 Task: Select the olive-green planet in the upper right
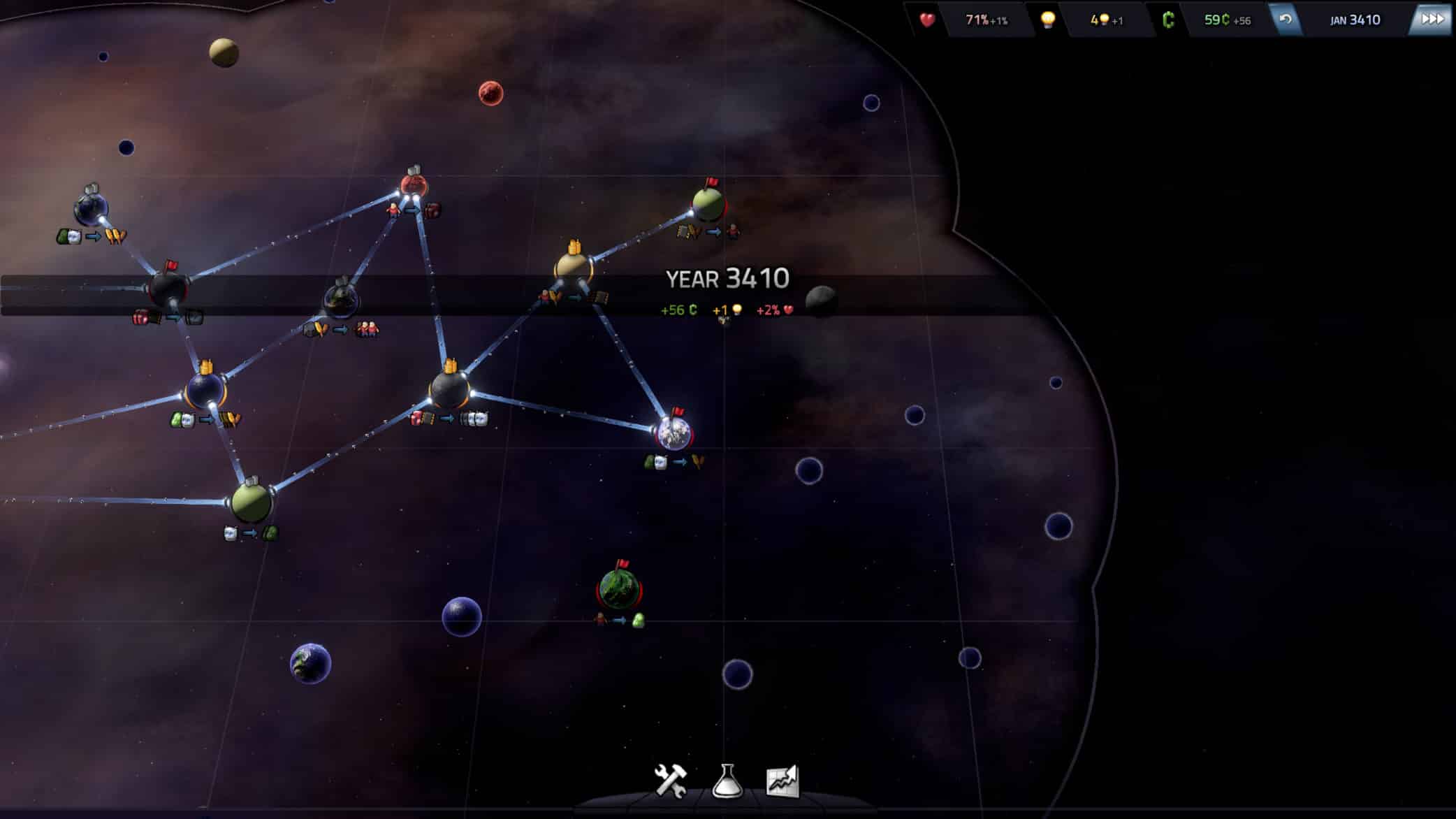pos(707,205)
